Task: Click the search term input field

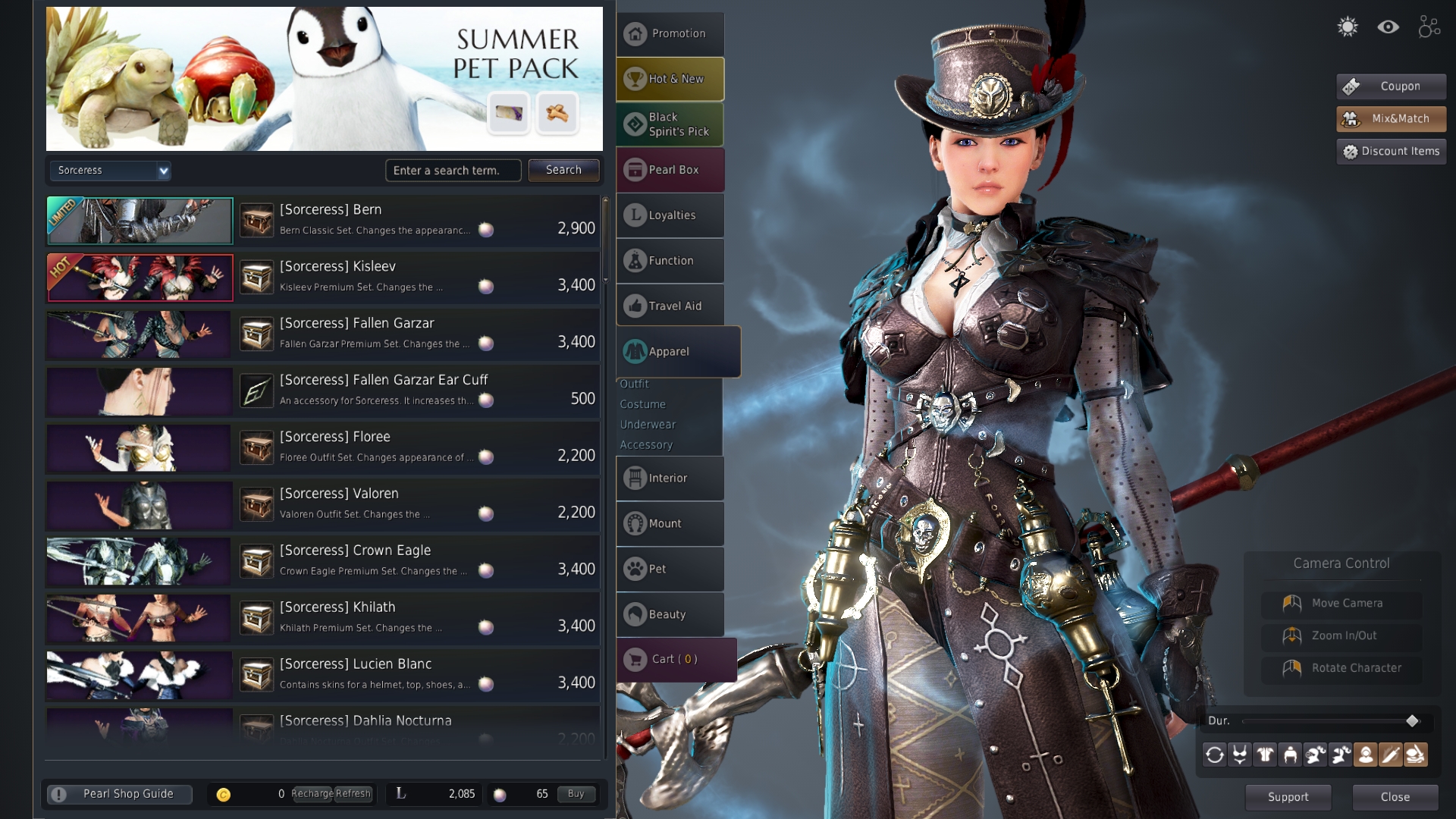Action: coord(453,170)
